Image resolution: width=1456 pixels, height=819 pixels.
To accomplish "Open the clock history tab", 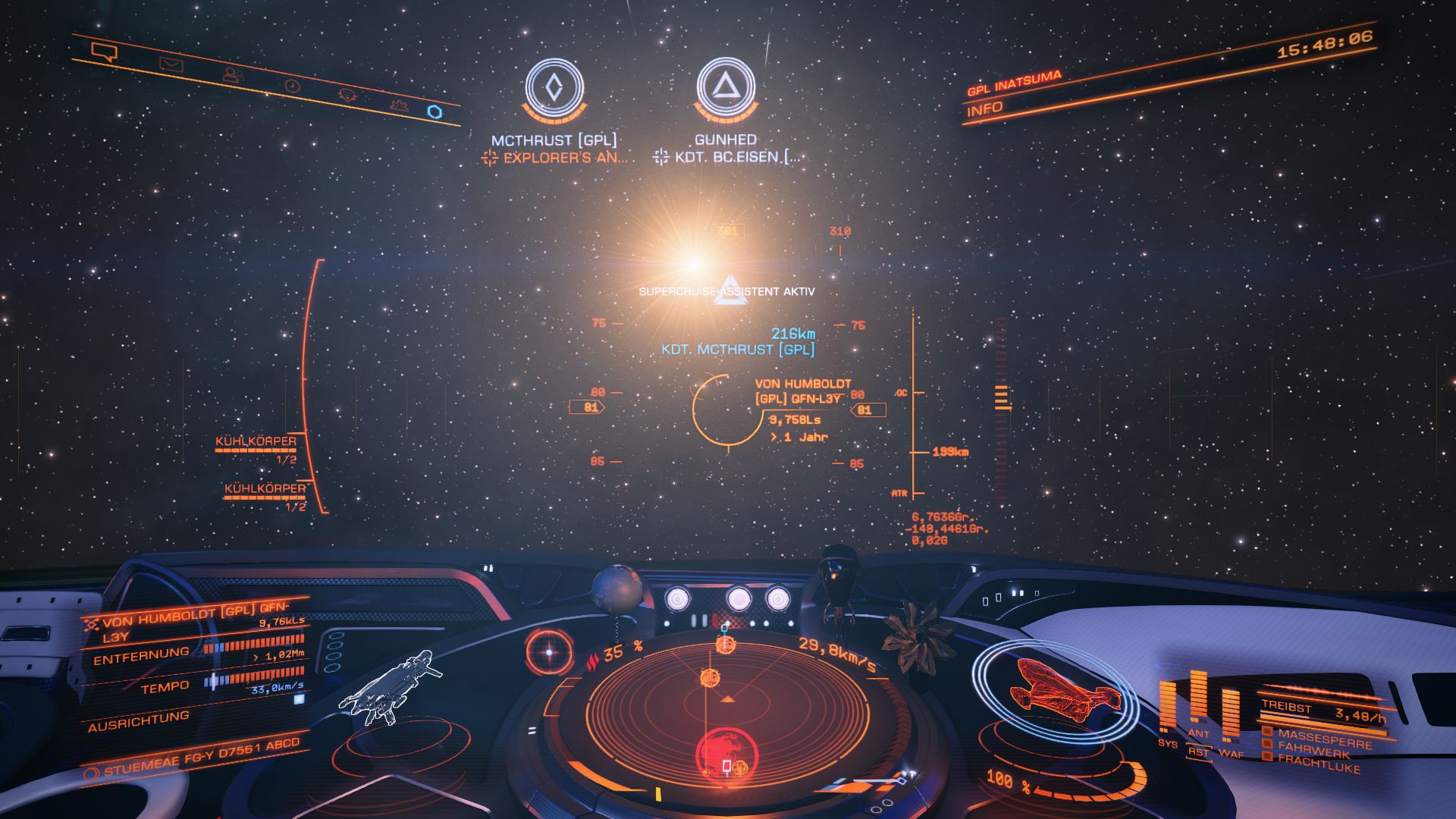I will tap(292, 86).
